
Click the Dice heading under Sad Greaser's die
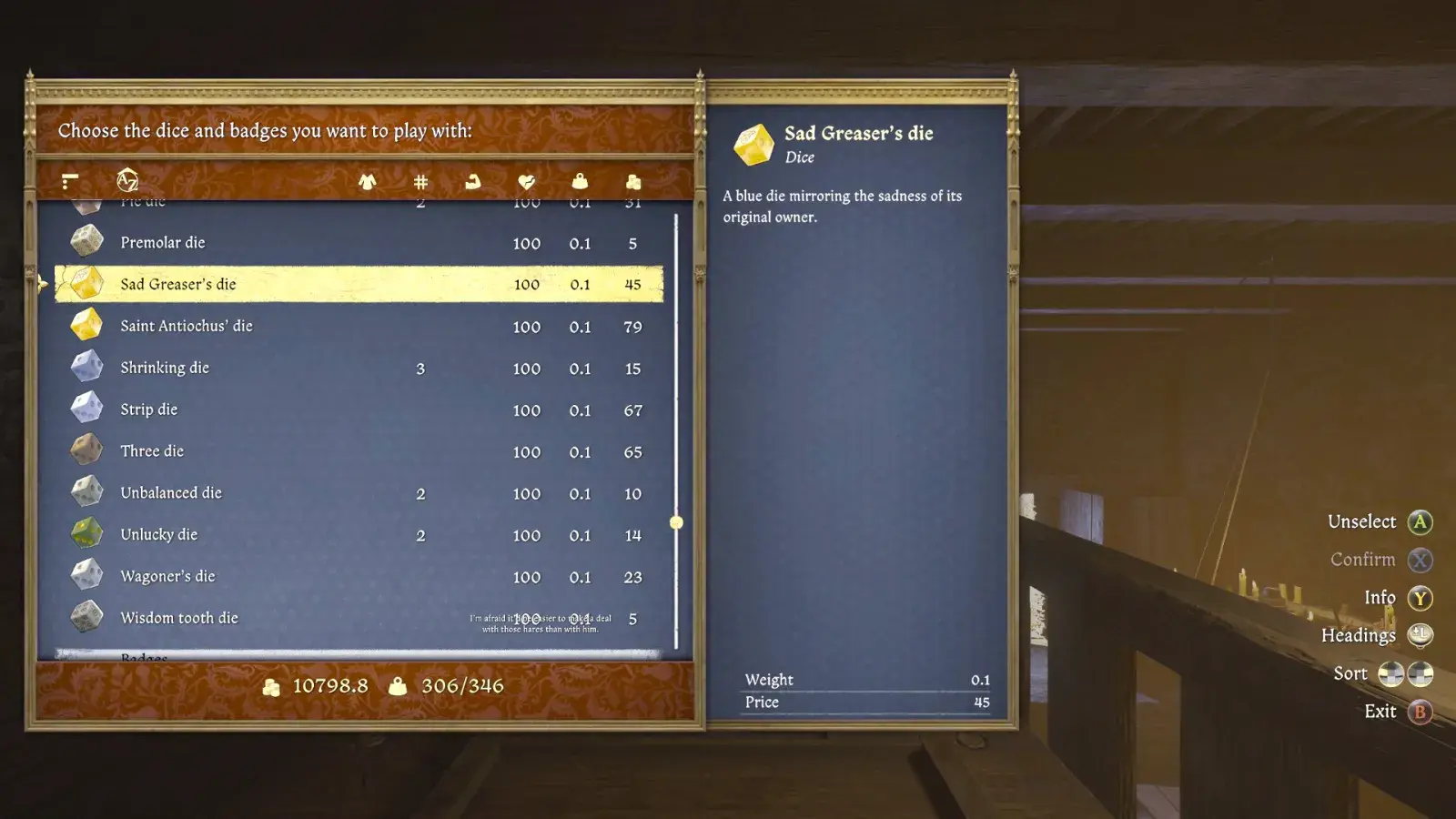pos(802,157)
